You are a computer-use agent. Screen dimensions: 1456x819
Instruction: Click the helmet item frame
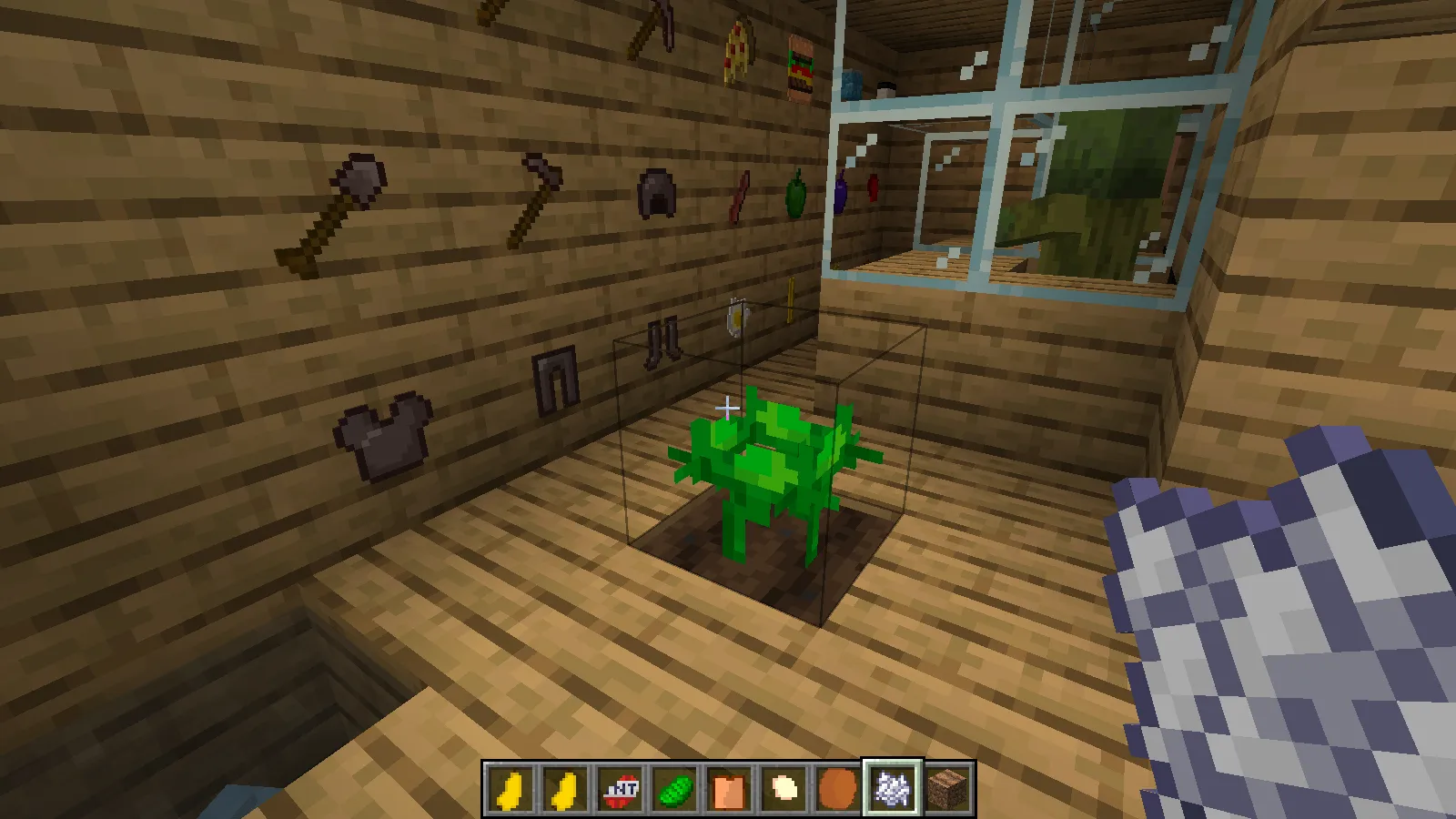pos(657,196)
